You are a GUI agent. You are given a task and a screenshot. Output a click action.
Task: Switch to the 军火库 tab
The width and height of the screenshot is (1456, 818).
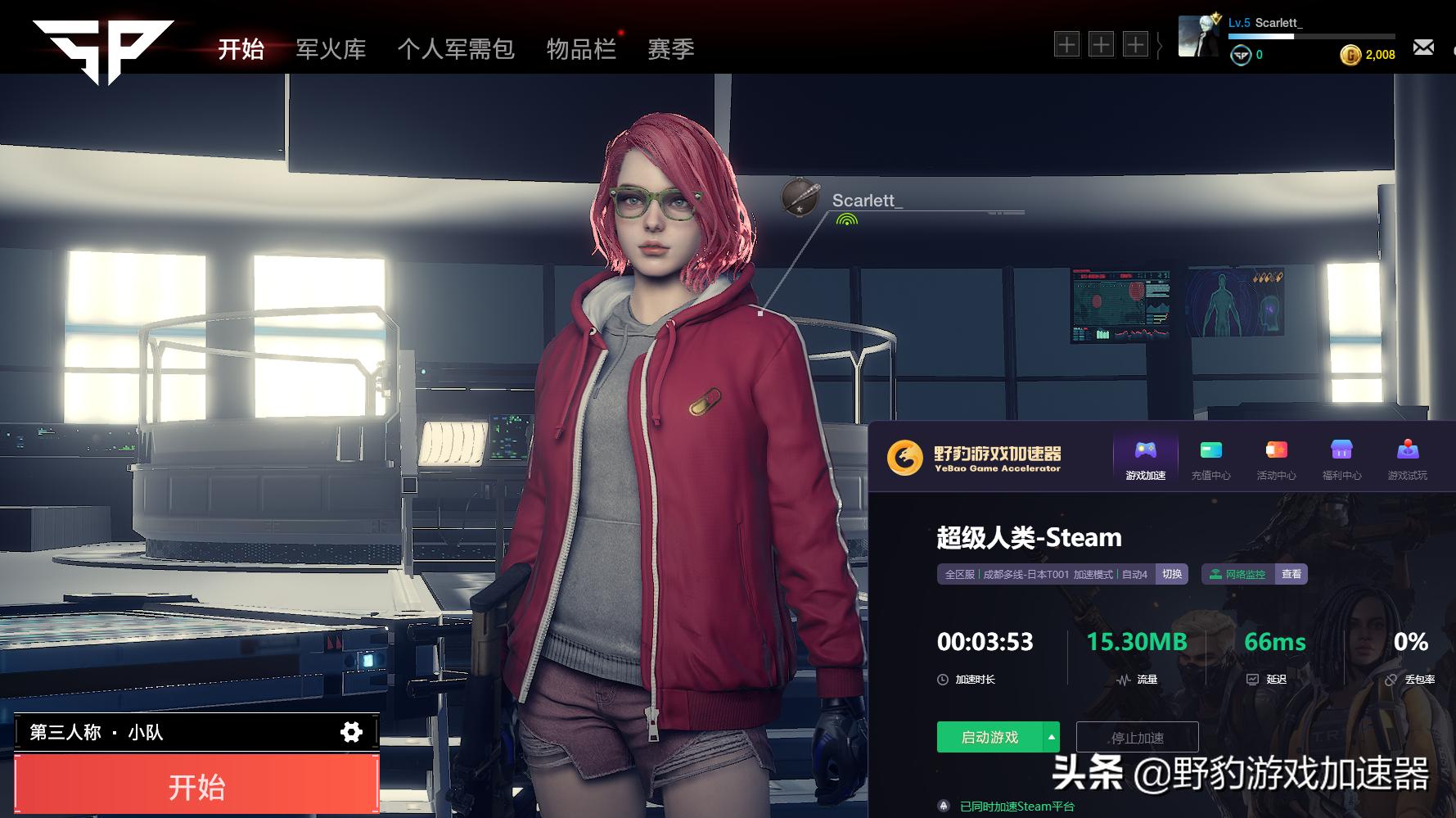tap(331, 49)
